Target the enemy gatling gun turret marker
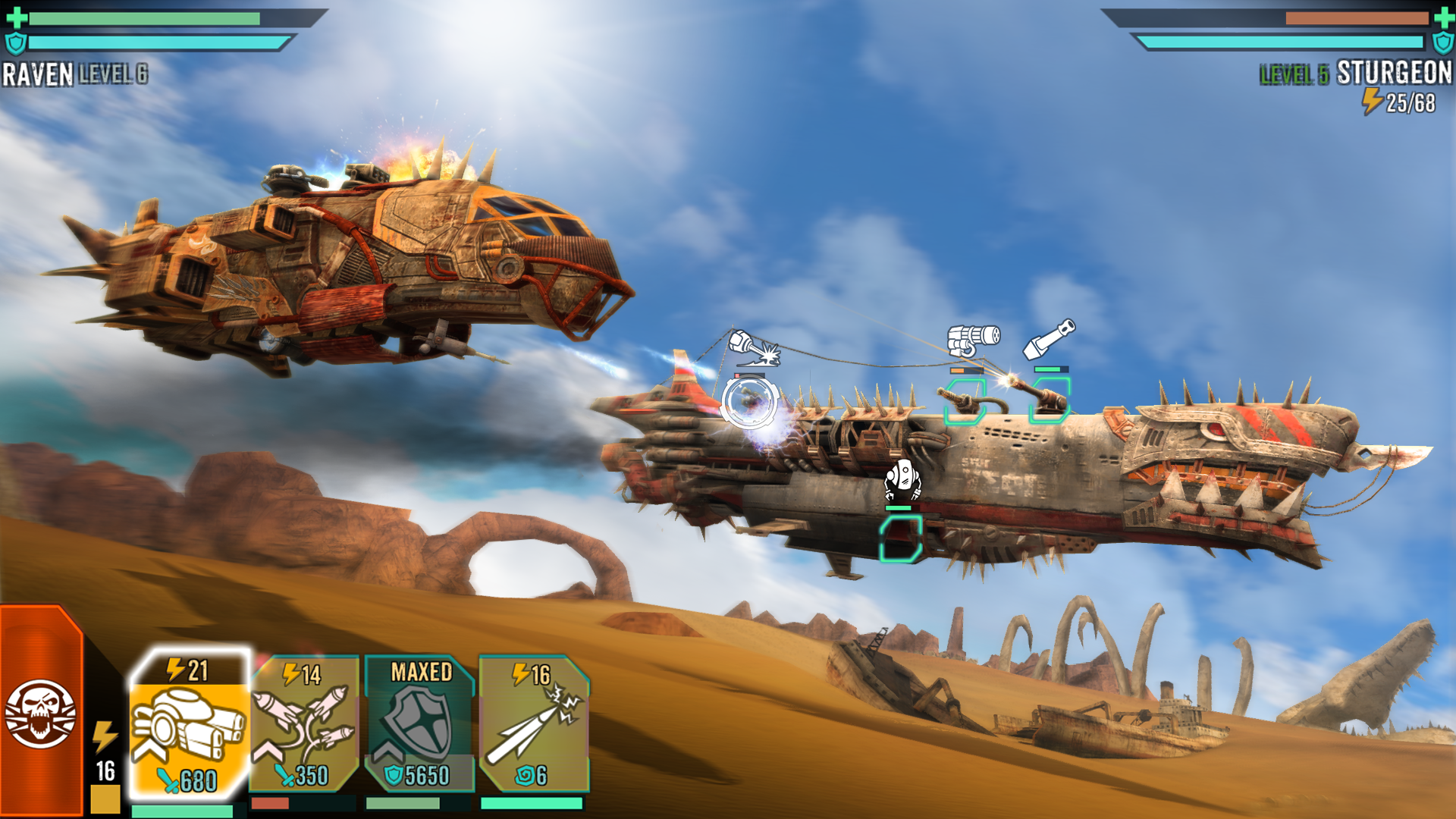The image size is (1456, 819). 965,402
